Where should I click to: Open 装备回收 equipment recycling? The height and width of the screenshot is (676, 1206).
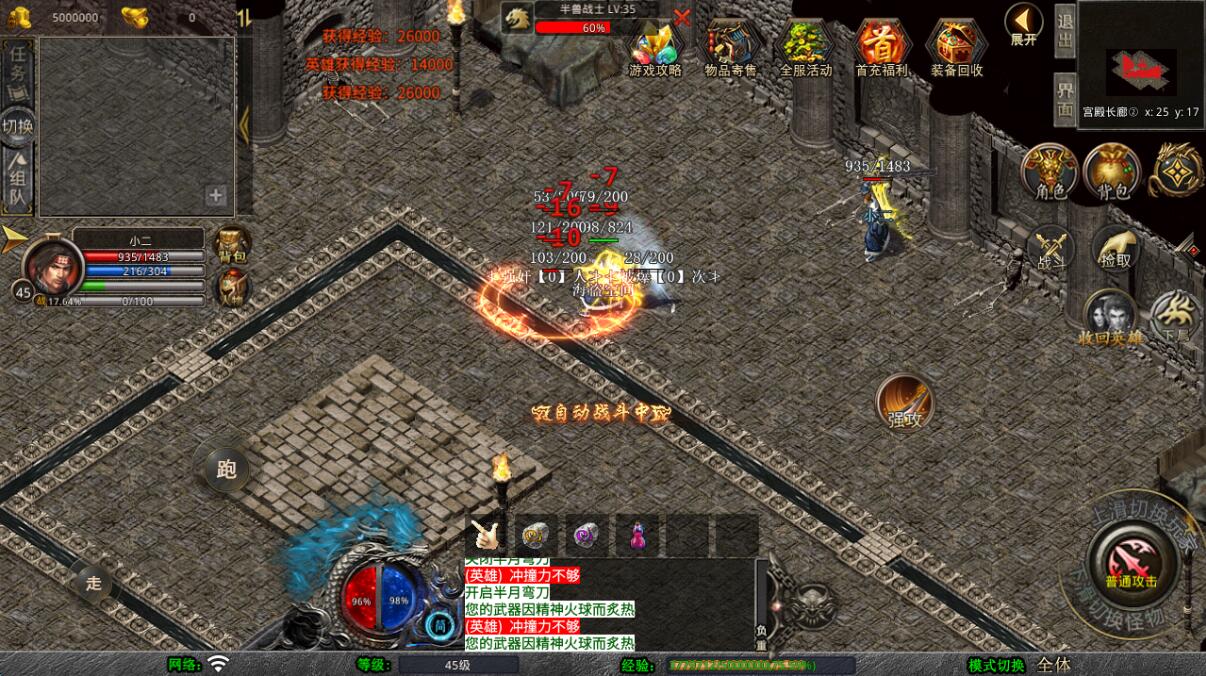pyautogui.click(x=956, y=47)
